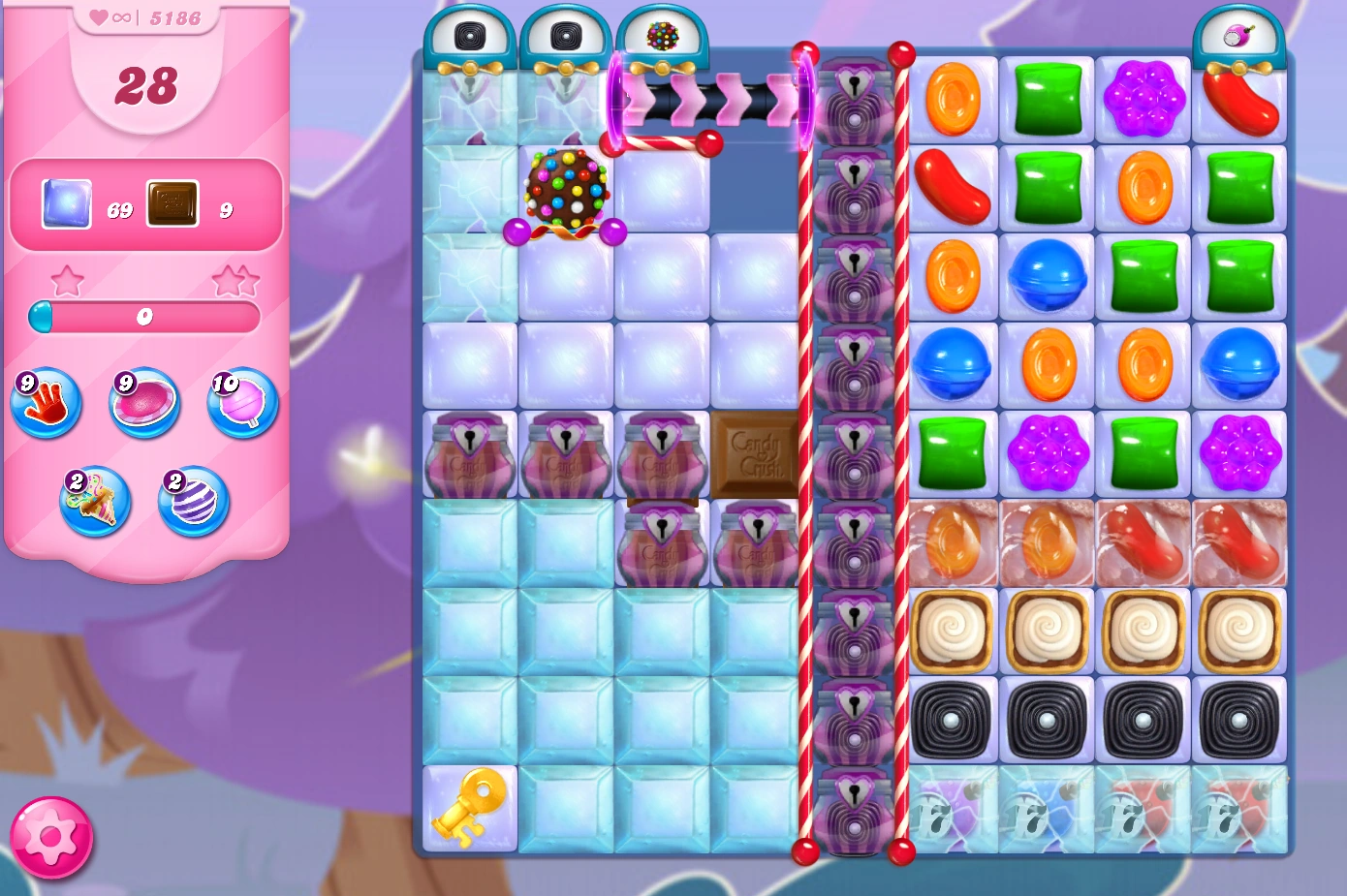Click the score progress bar showing 0
Image resolution: width=1347 pixels, height=896 pixels.
[145, 317]
